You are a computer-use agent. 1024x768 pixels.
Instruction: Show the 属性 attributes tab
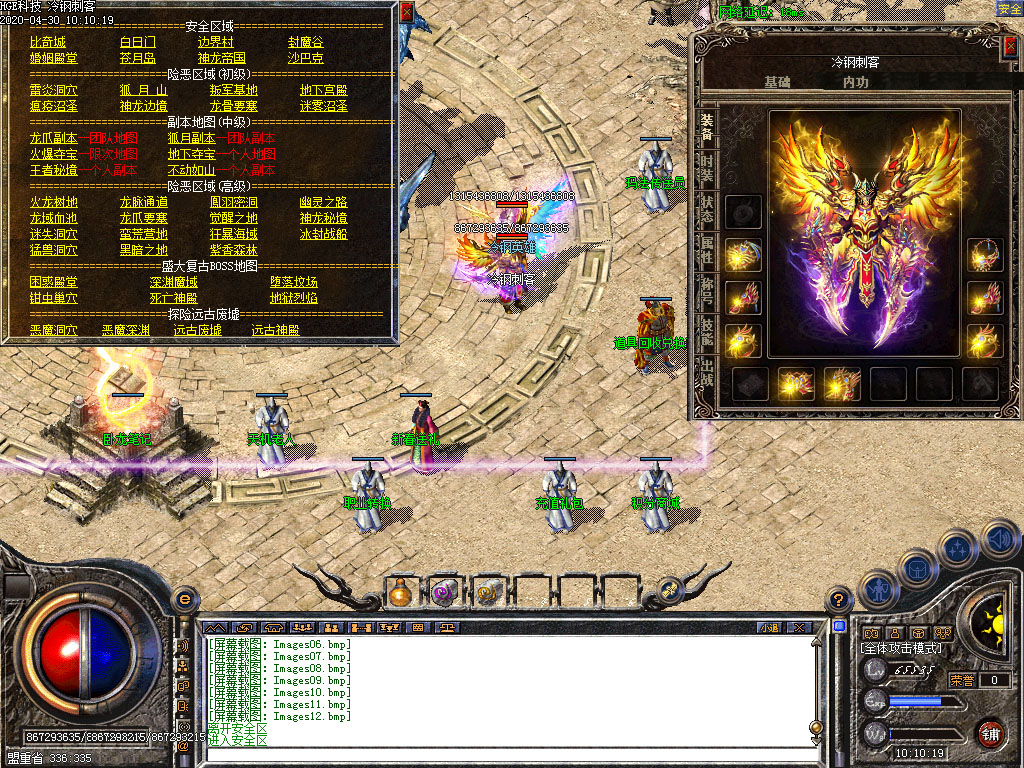click(707, 248)
